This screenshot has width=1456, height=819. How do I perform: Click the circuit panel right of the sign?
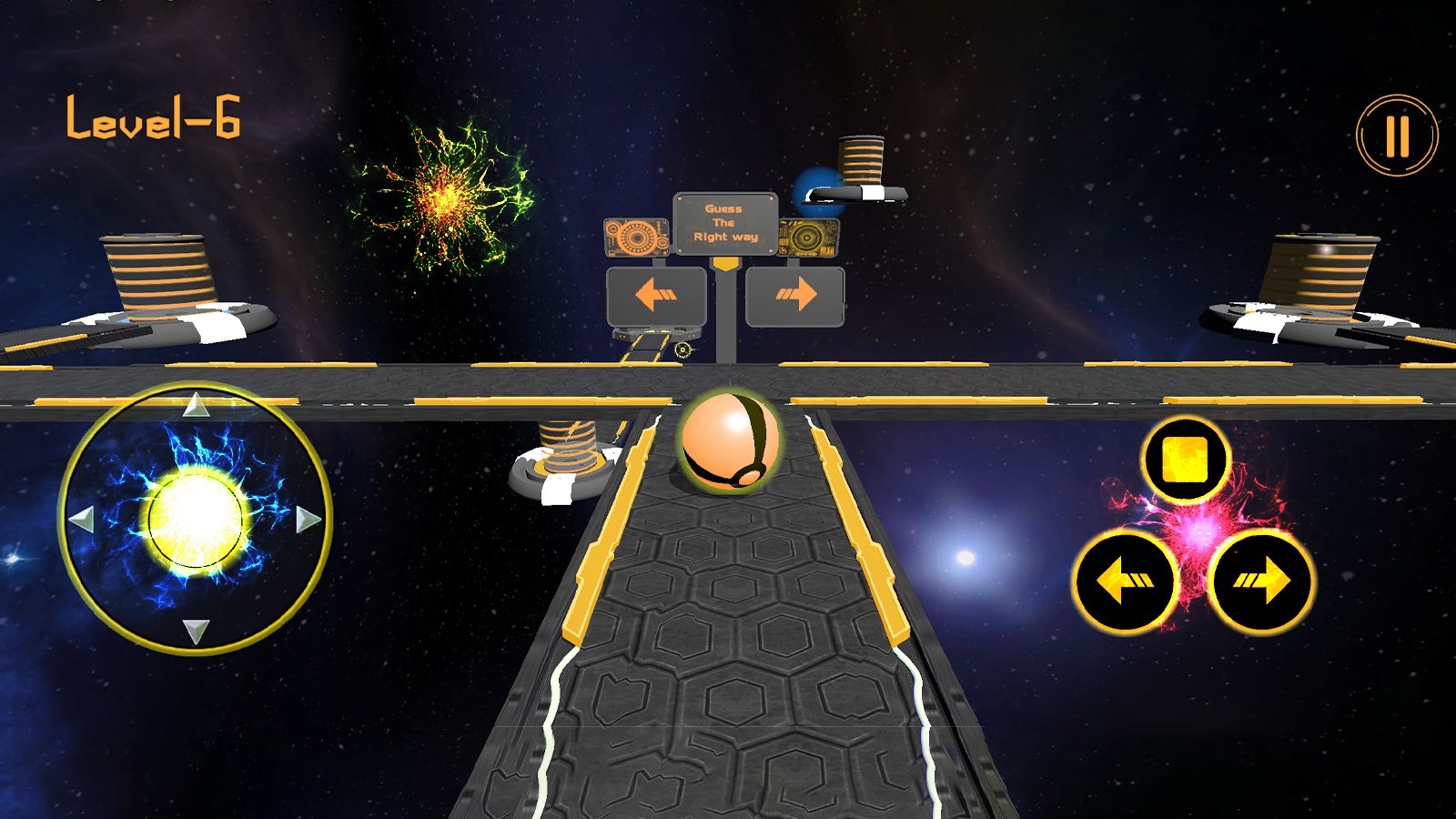click(808, 235)
